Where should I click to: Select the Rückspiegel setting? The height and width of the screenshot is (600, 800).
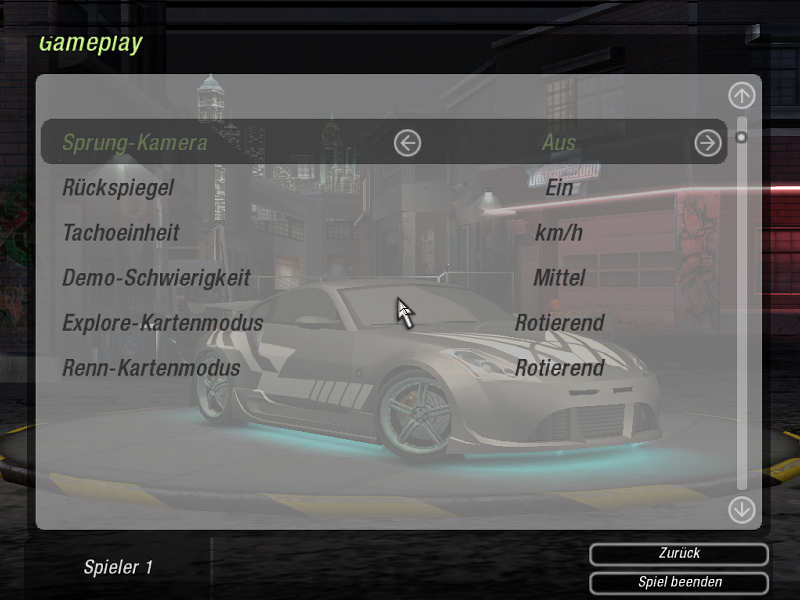pos(118,187)
